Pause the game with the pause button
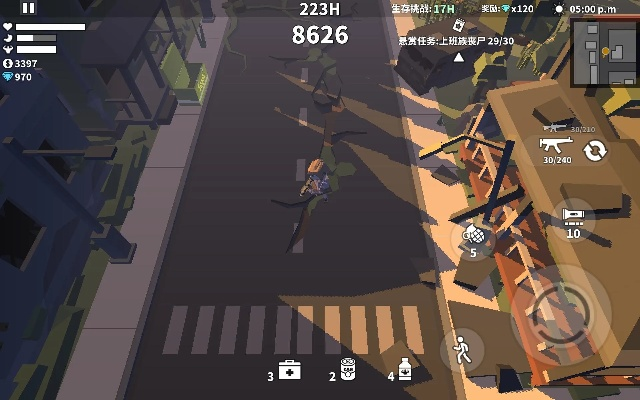The width and height of the screenshot is (640, 400). pos(28,8)
